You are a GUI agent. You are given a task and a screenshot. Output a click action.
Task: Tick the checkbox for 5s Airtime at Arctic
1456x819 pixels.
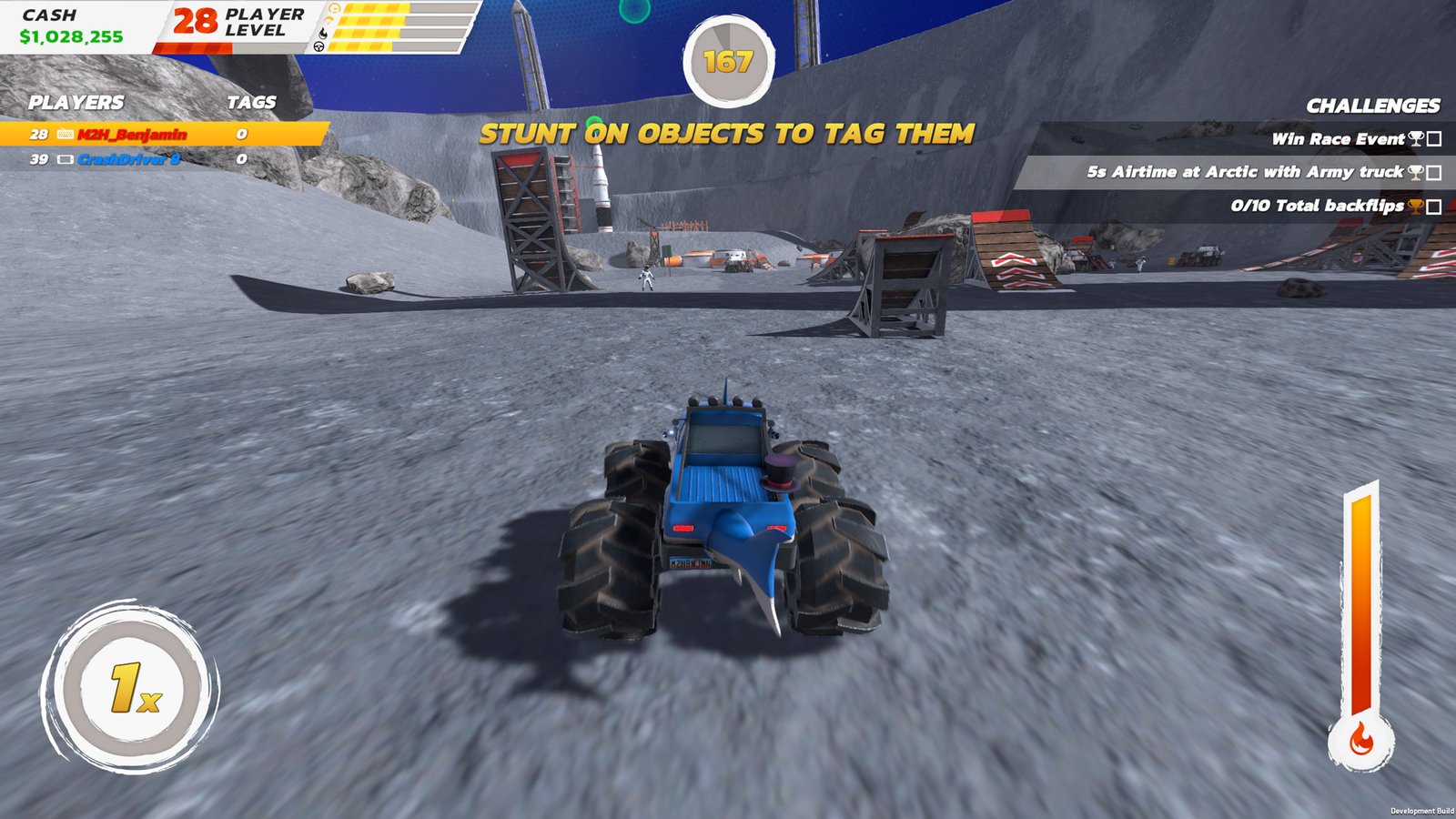click(1433, 173)
